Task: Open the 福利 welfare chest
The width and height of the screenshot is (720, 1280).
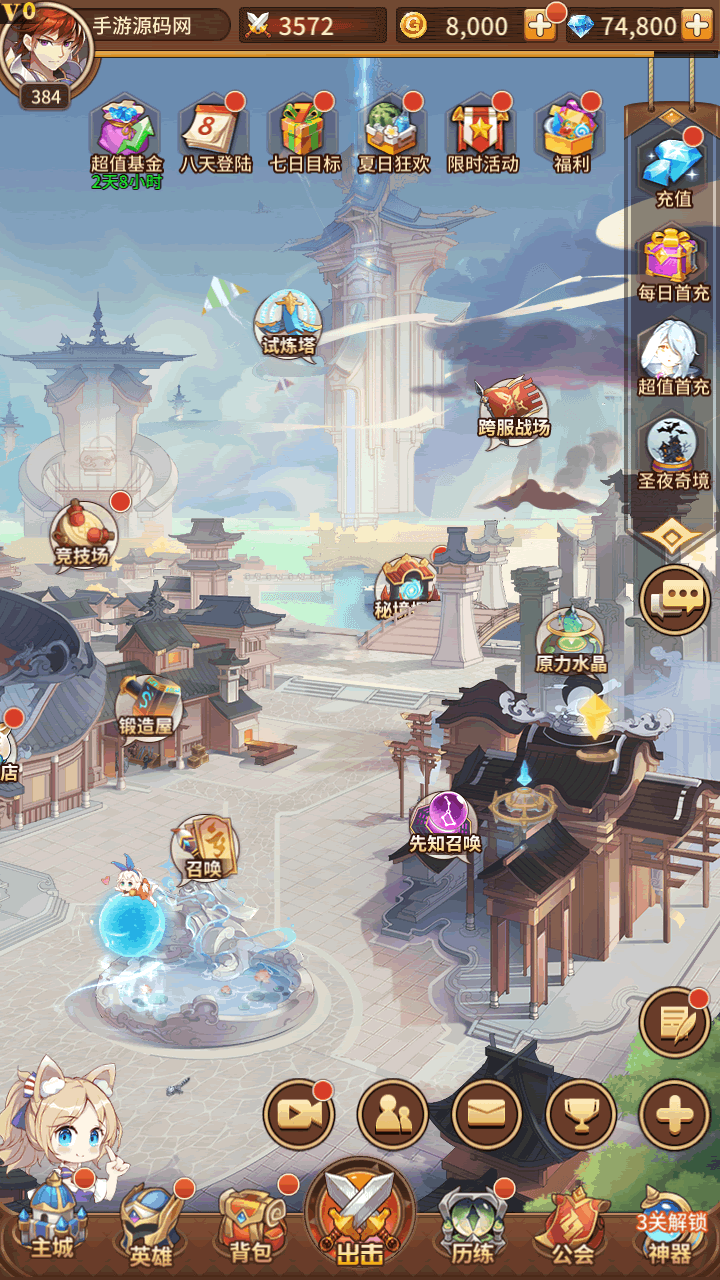Action: tap(571, 132)
